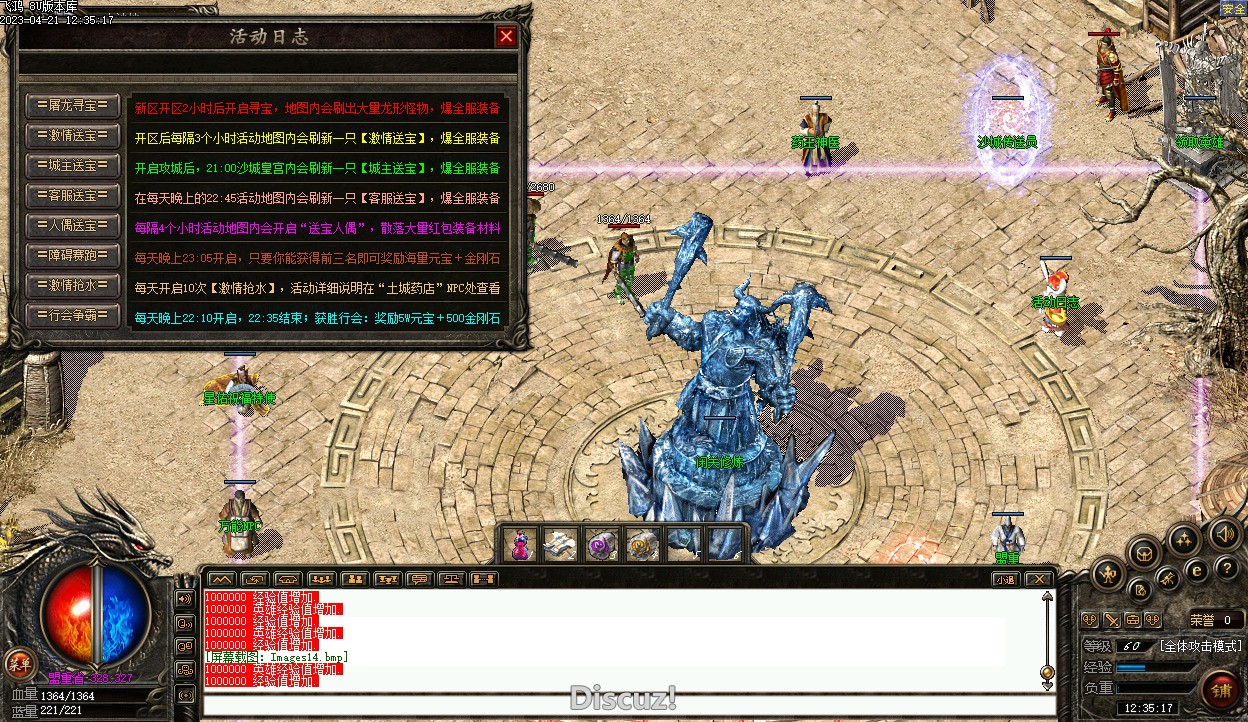
Task: Open the 激情送宝 event entry
Action: coord(73,136)
